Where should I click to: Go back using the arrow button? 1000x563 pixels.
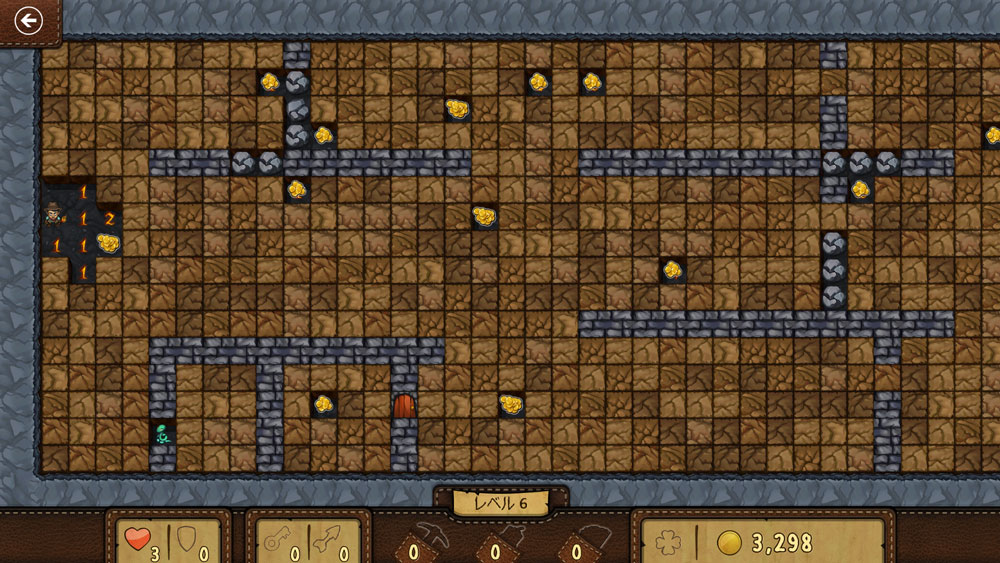[x=28, y=20]
